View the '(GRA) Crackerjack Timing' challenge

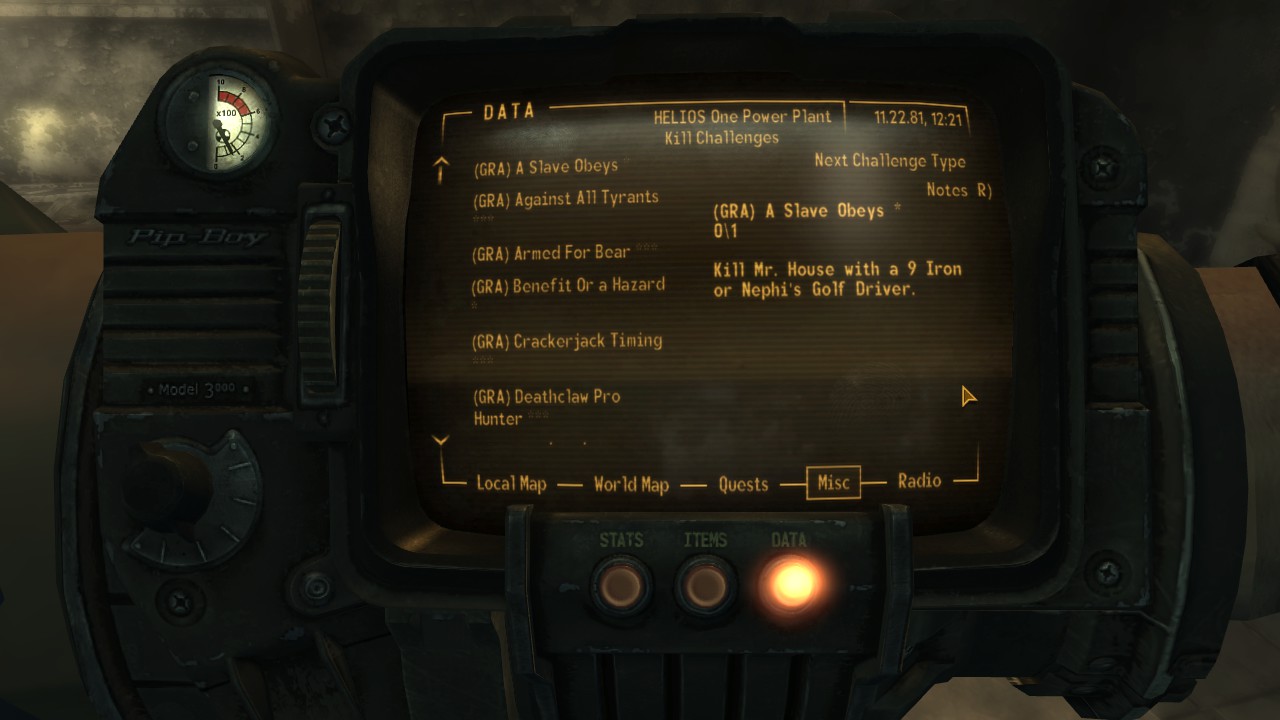point(566,340)
